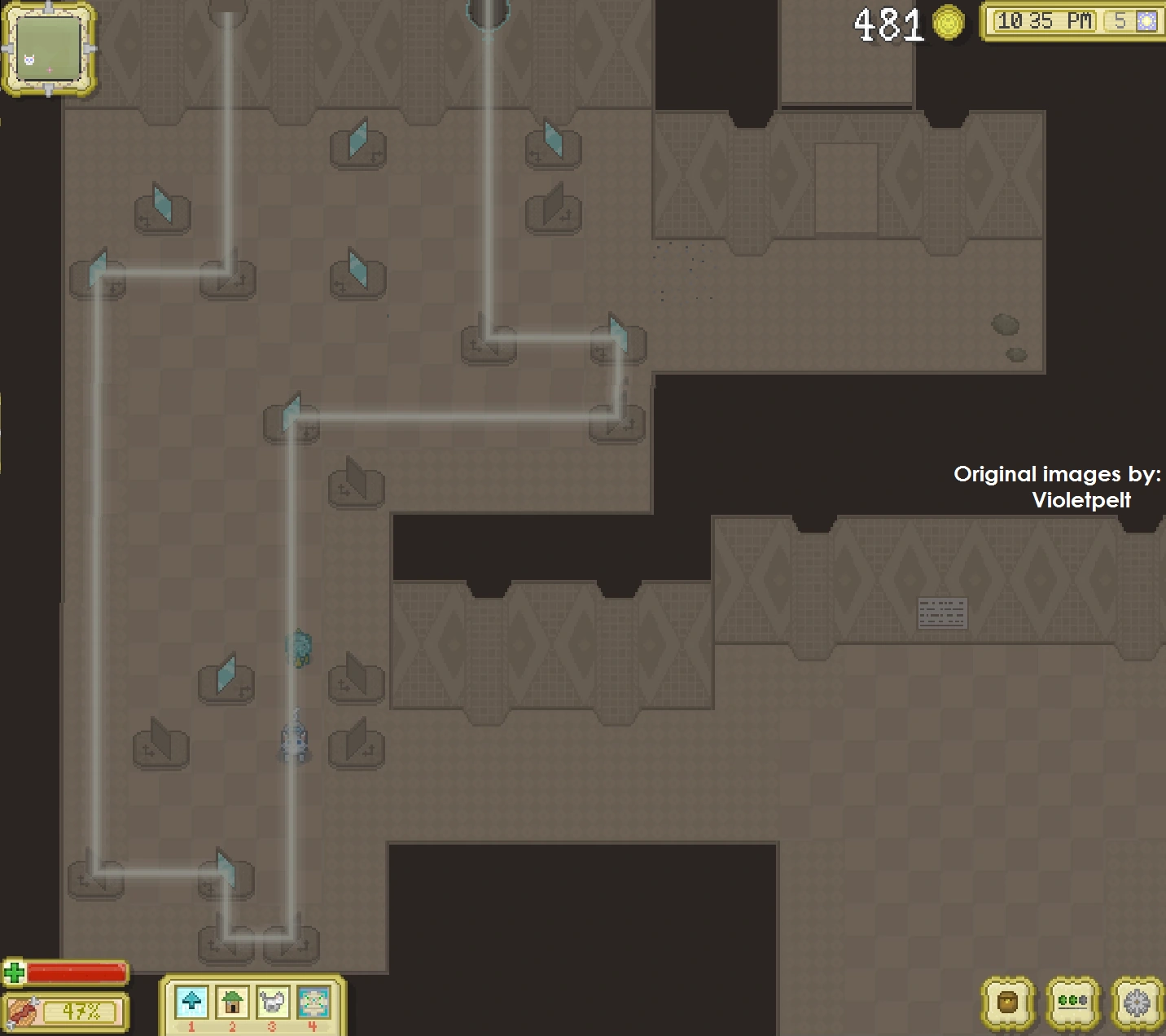Click the 47% hunger percentage display

click(81, 1012)
